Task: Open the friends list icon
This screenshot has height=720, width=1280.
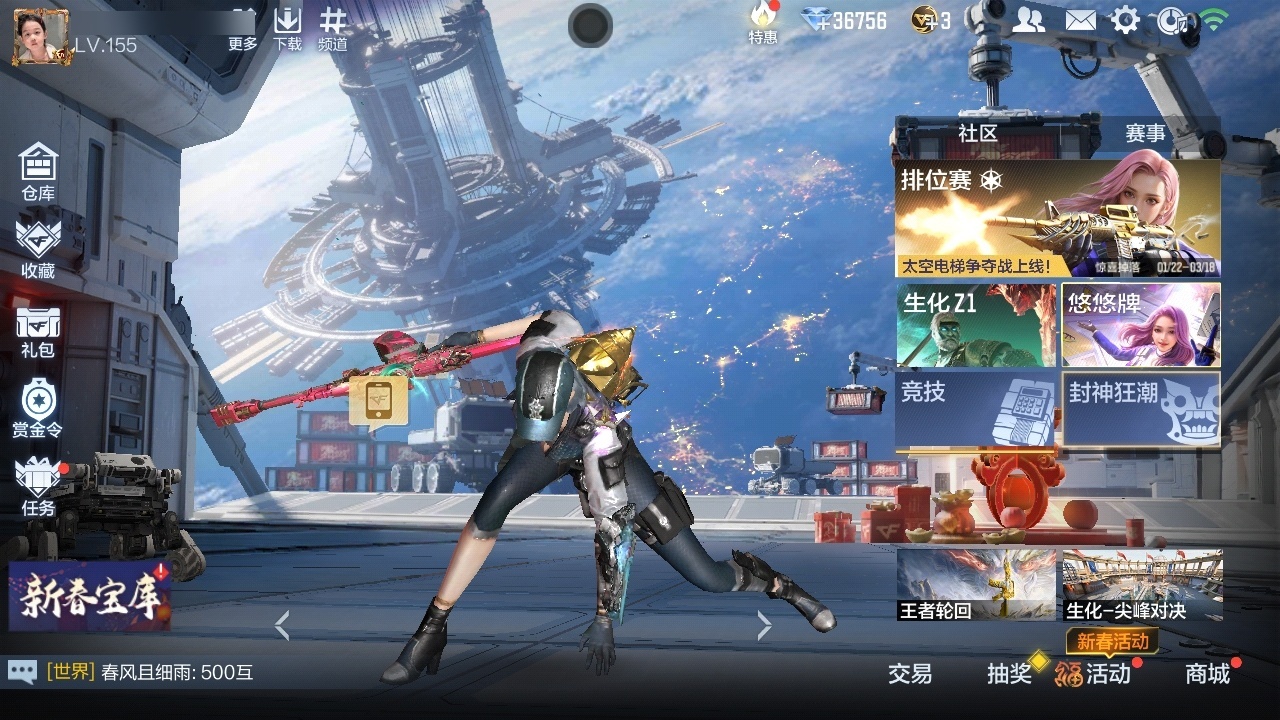Action: click(1028, 20)
